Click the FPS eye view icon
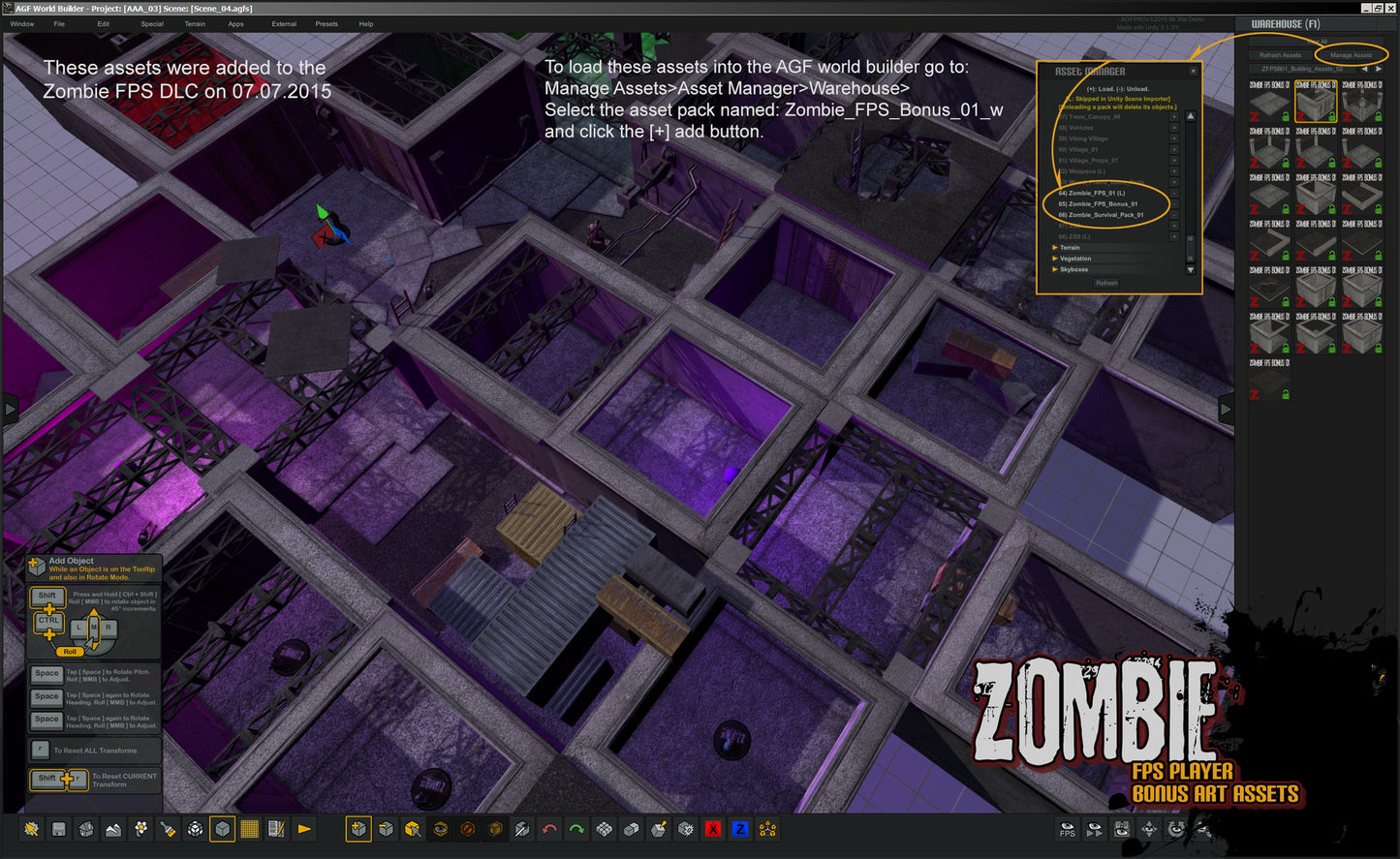This screenshot has height=859, width=1400. (x=1067, y=829)
